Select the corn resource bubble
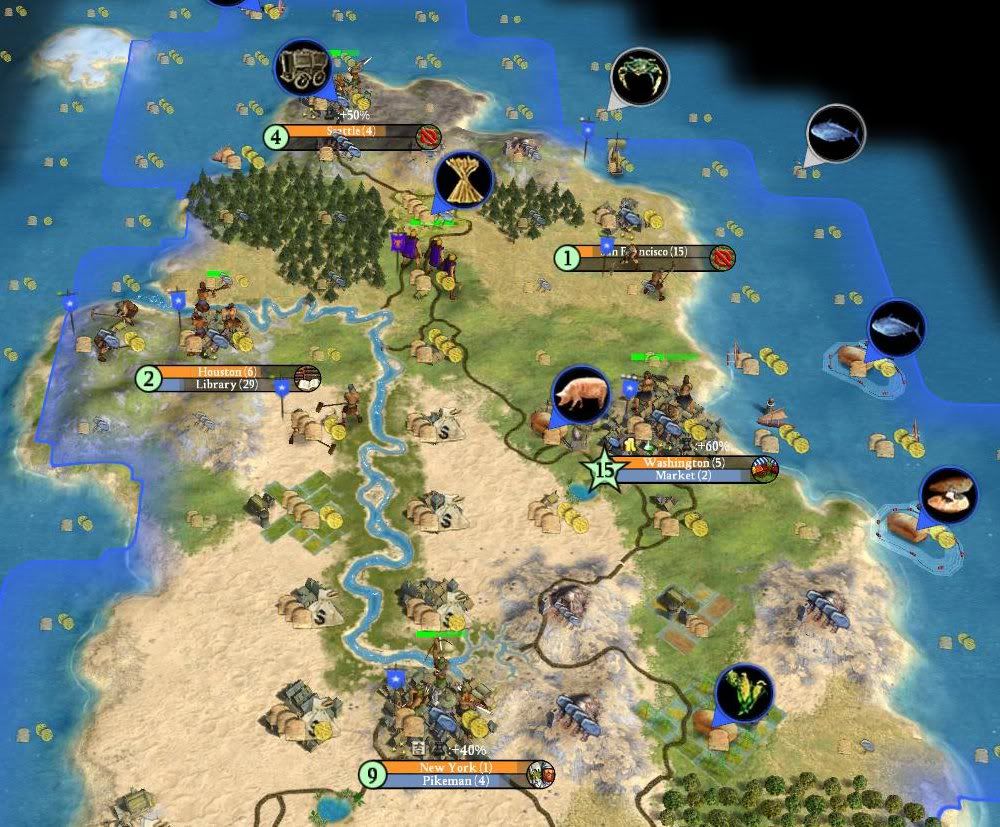The image size is (1000, 827). (744, 693)
